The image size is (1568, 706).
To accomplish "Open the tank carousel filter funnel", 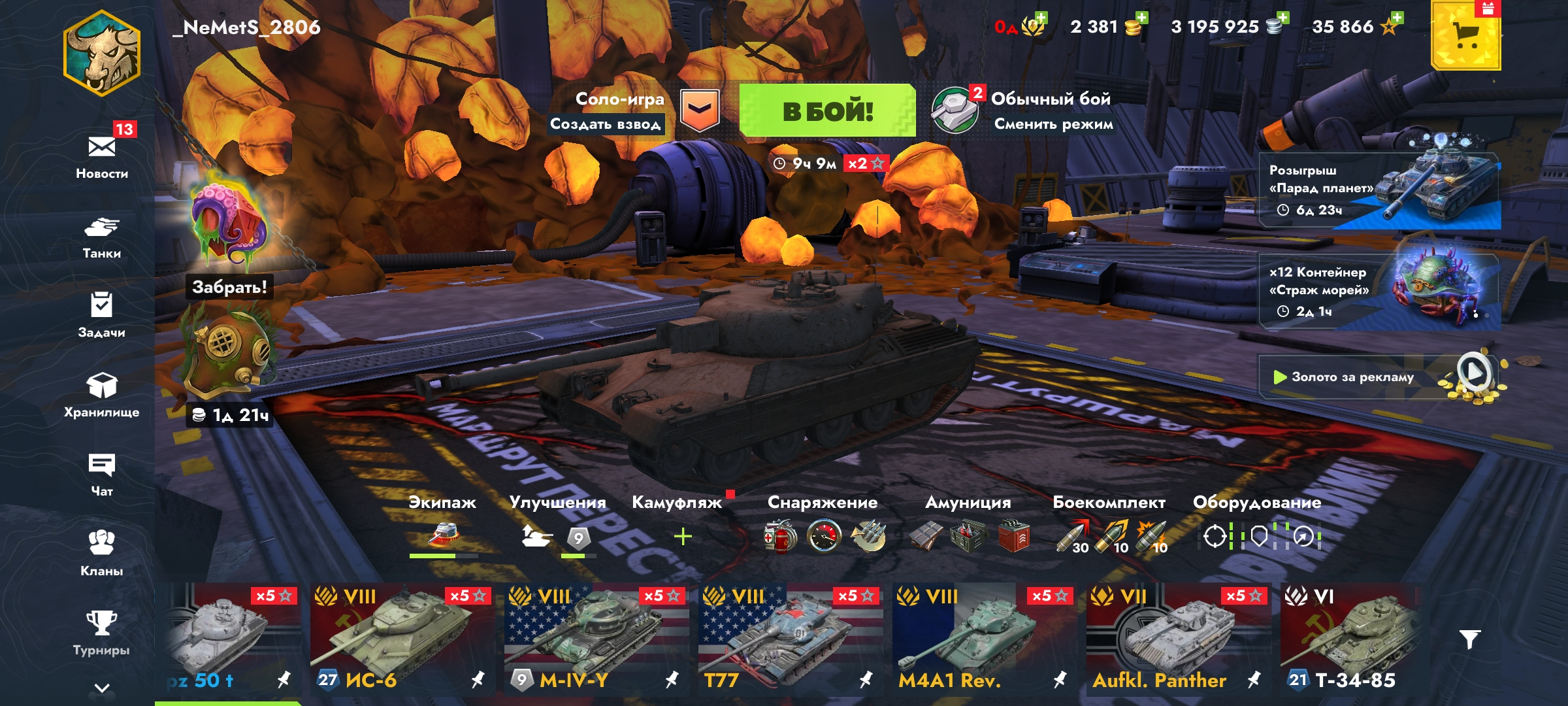I will pos(1469,639).
